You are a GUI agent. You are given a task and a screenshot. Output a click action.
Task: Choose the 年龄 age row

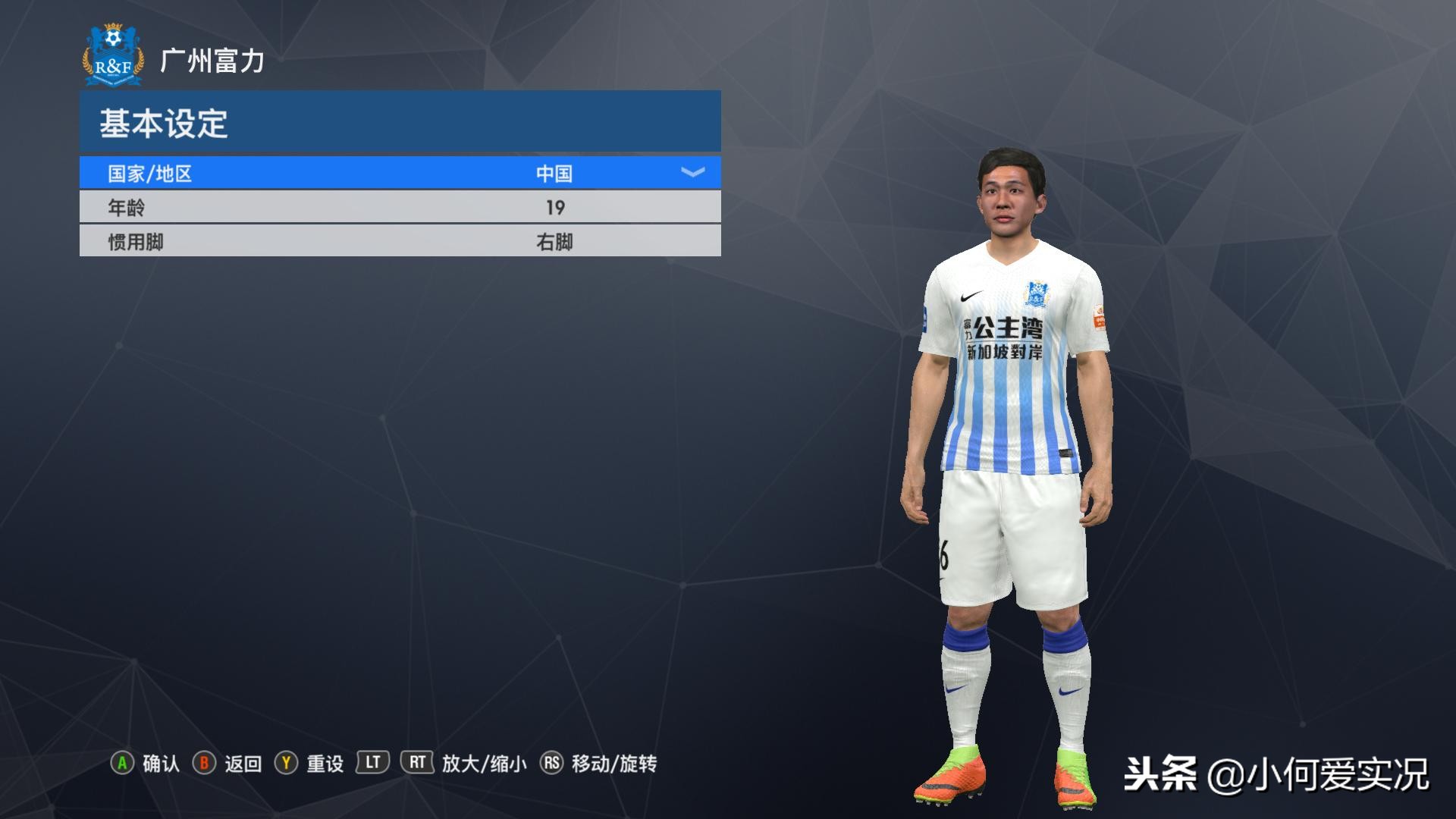tap(400, 207)
